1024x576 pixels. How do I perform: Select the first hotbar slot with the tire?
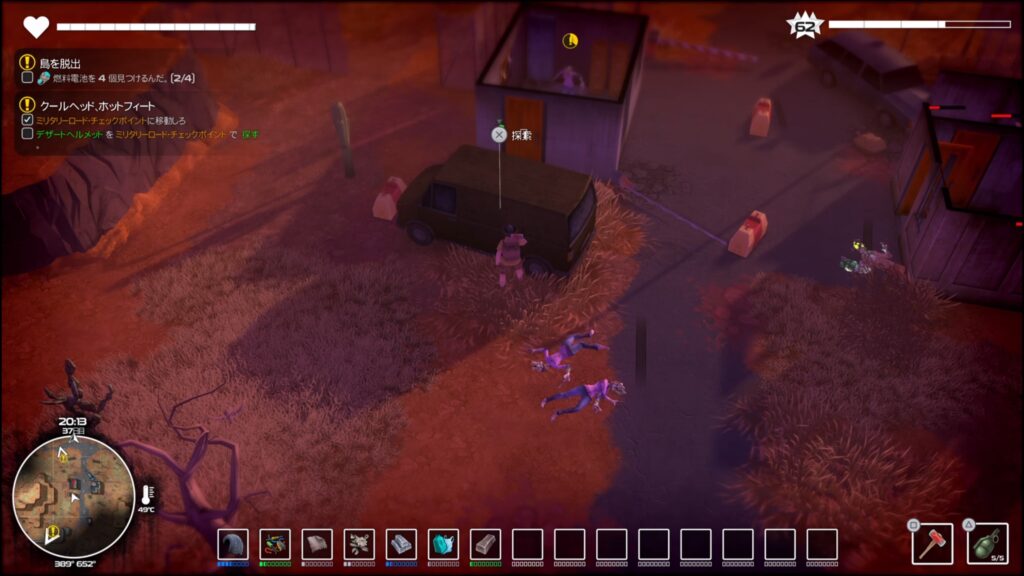(232, 544)
